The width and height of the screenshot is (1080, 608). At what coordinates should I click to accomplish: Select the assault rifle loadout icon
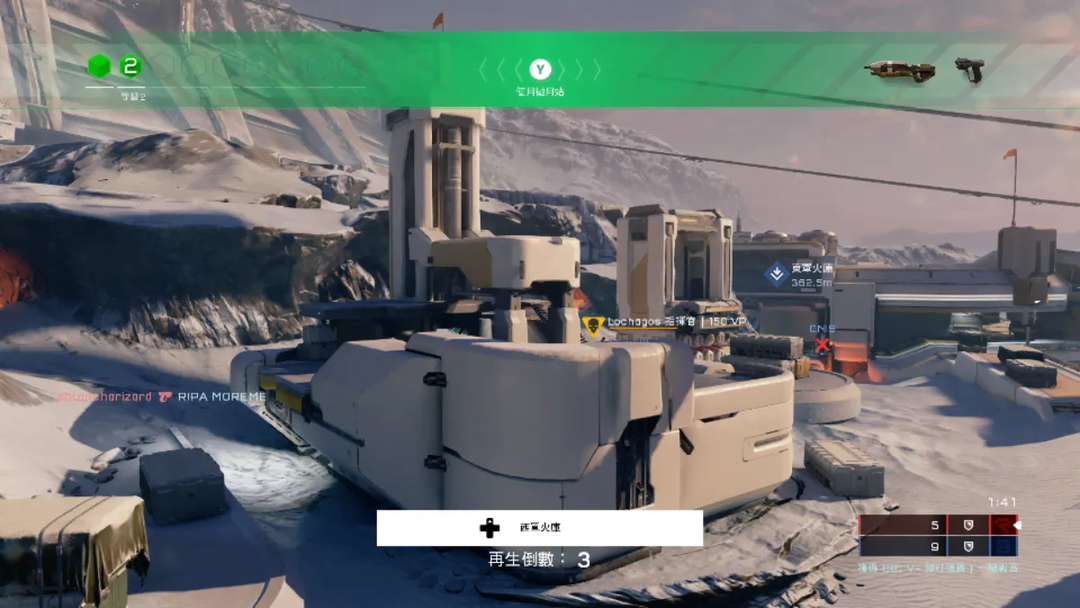tap(899, 70)
